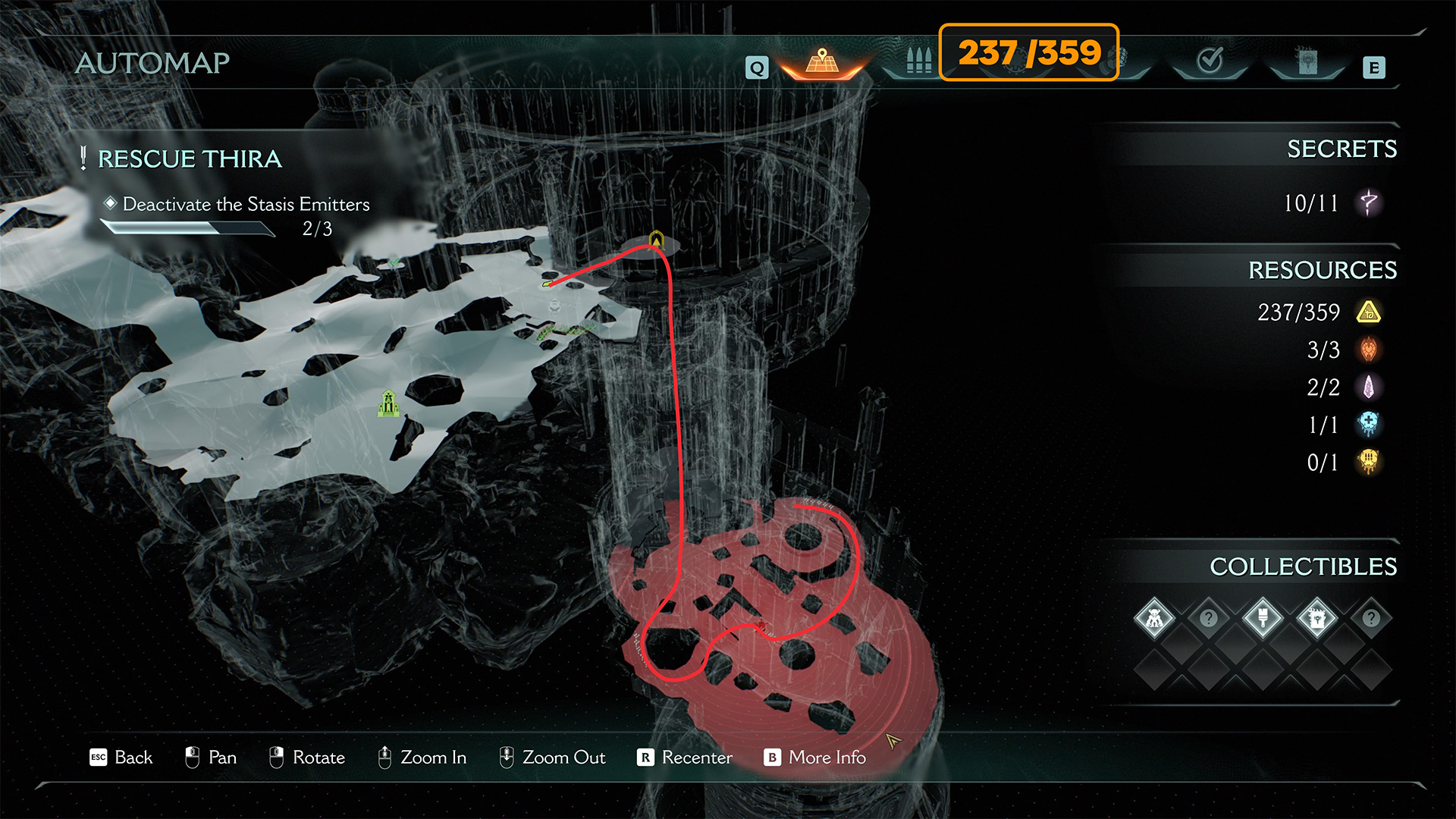The image size is (1456, 819).
Task: Open the checkmark challenges tab
Action: coord(1210,61)
